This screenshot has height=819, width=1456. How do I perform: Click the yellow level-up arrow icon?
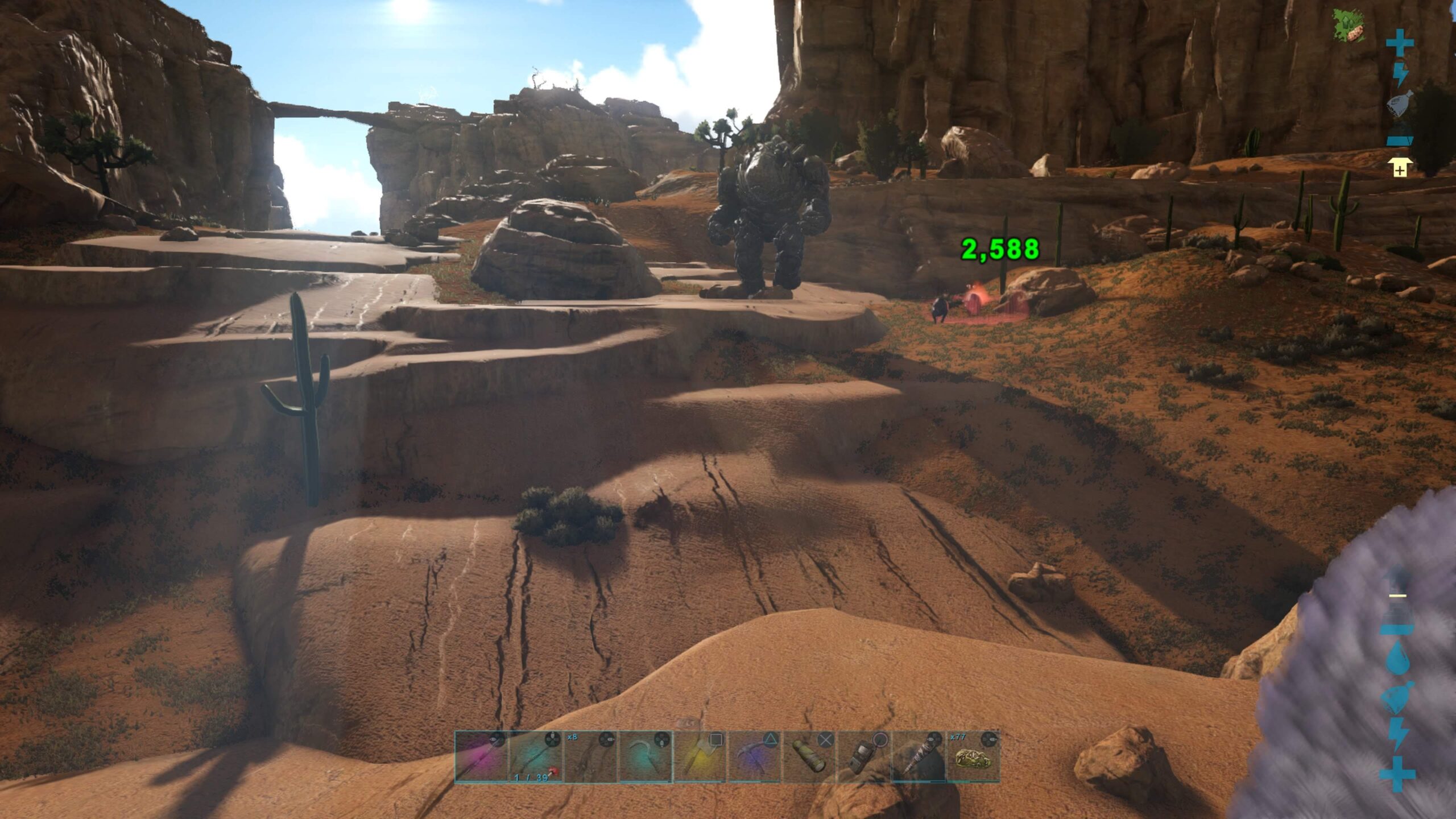[x=1400, y=168]
